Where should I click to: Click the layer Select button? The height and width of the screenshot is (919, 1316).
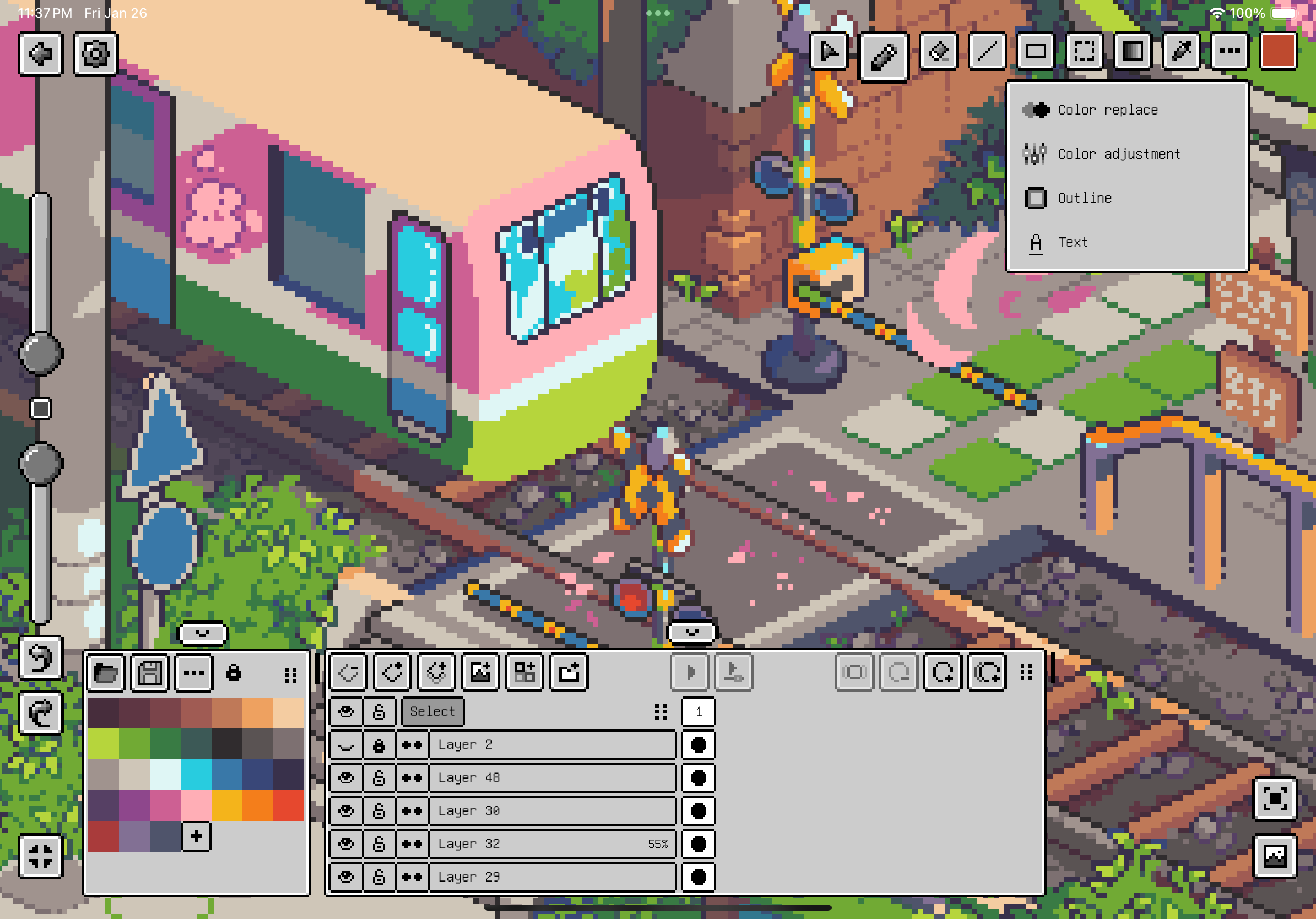click(x=432, y=712)
